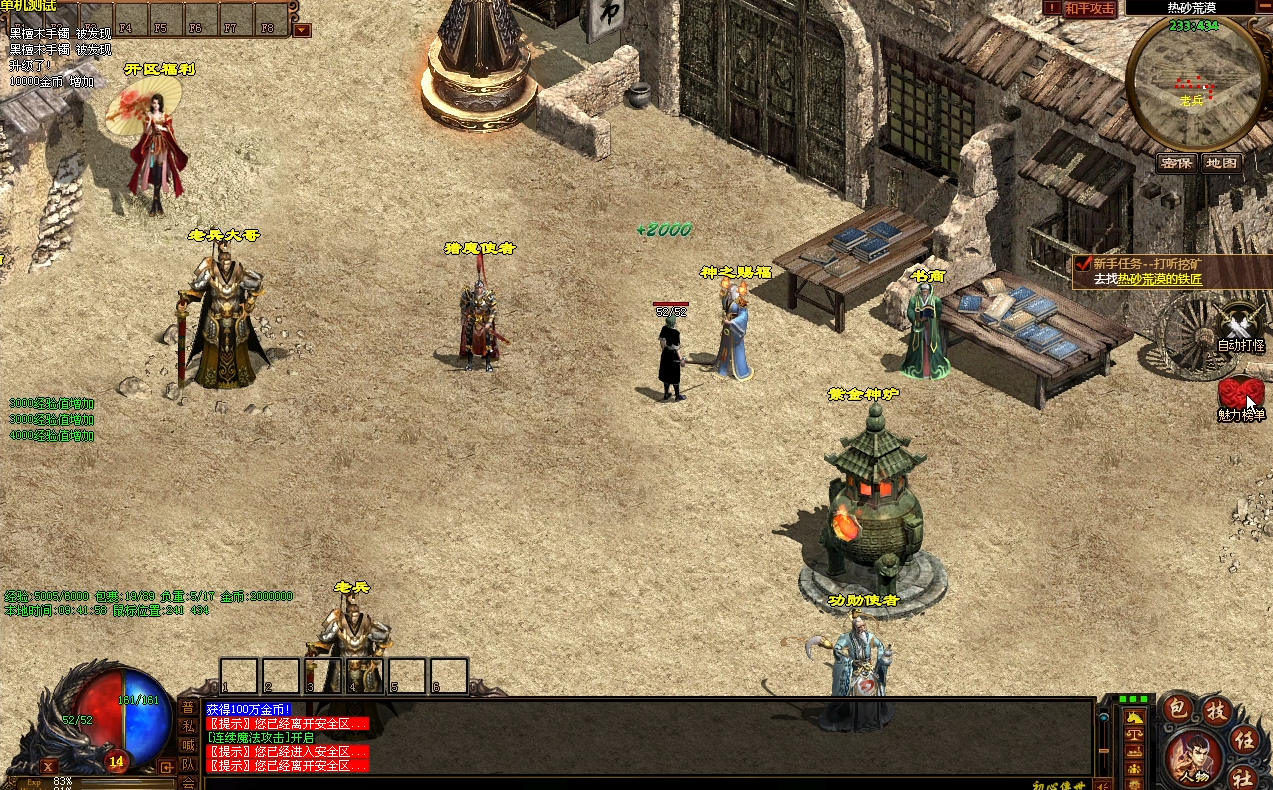Switch to the 私 private chat tab

(187, 726)
